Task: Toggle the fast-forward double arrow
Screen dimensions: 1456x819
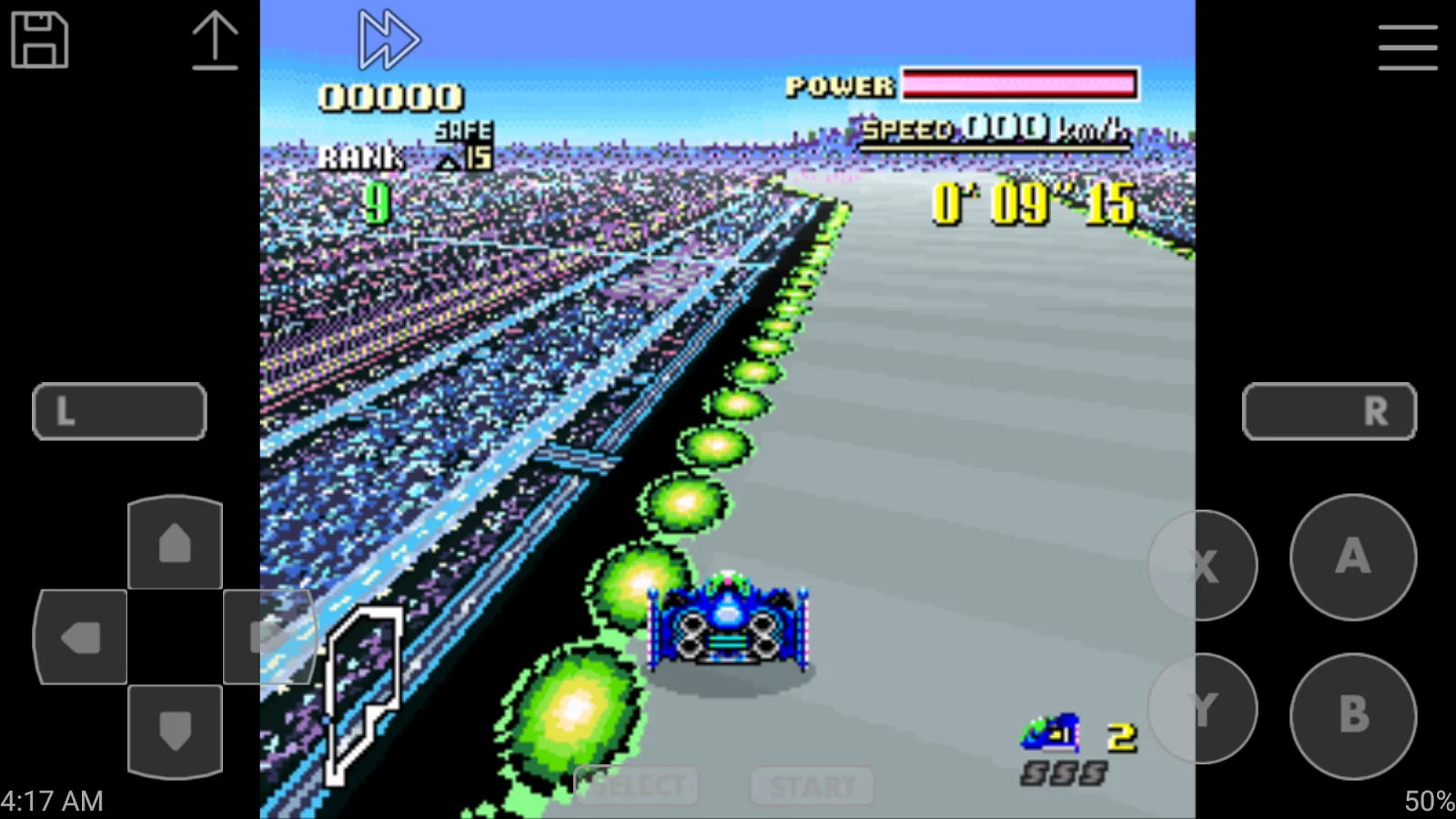Action: pos(389,40)
